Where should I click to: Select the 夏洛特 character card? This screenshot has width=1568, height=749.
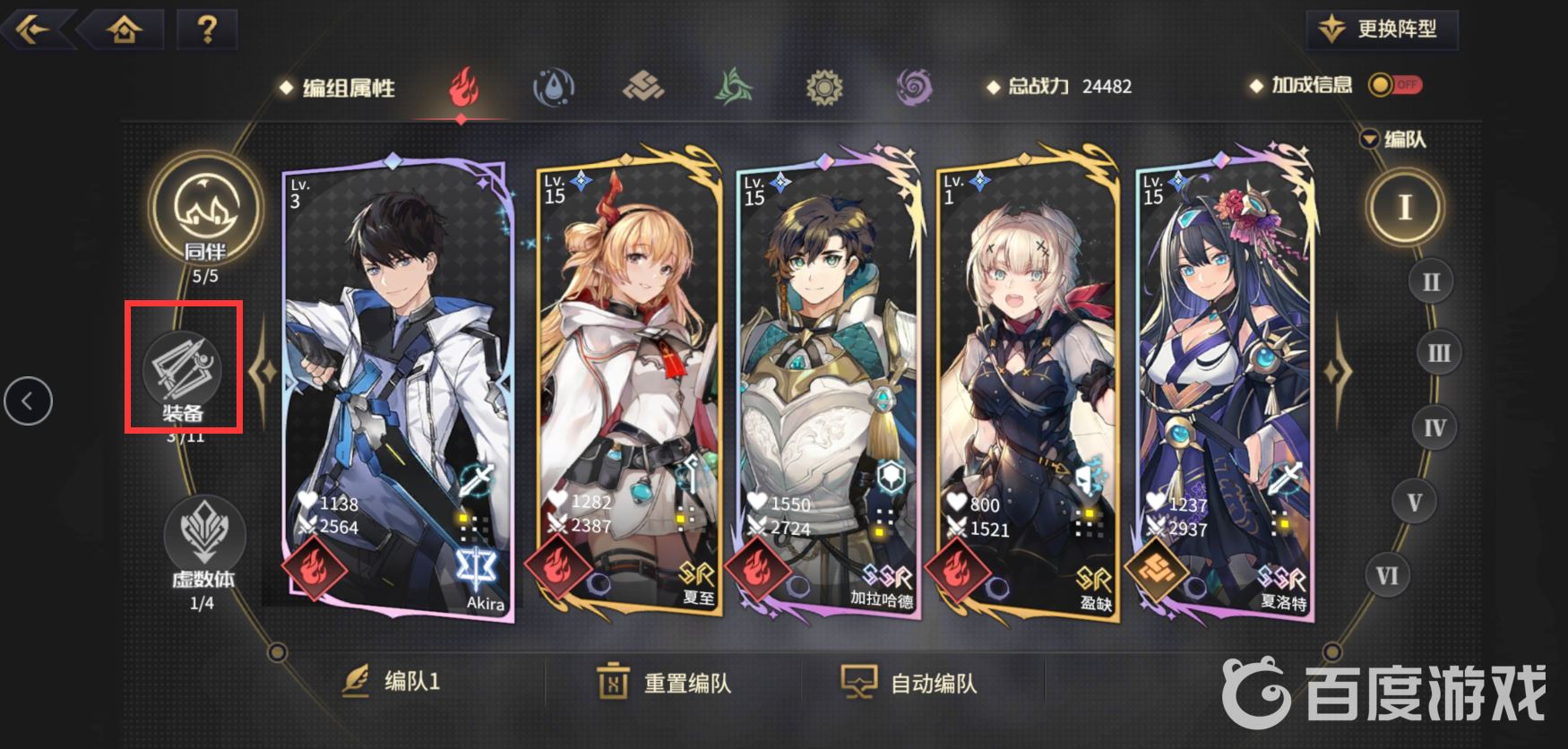click(1224, 385)
